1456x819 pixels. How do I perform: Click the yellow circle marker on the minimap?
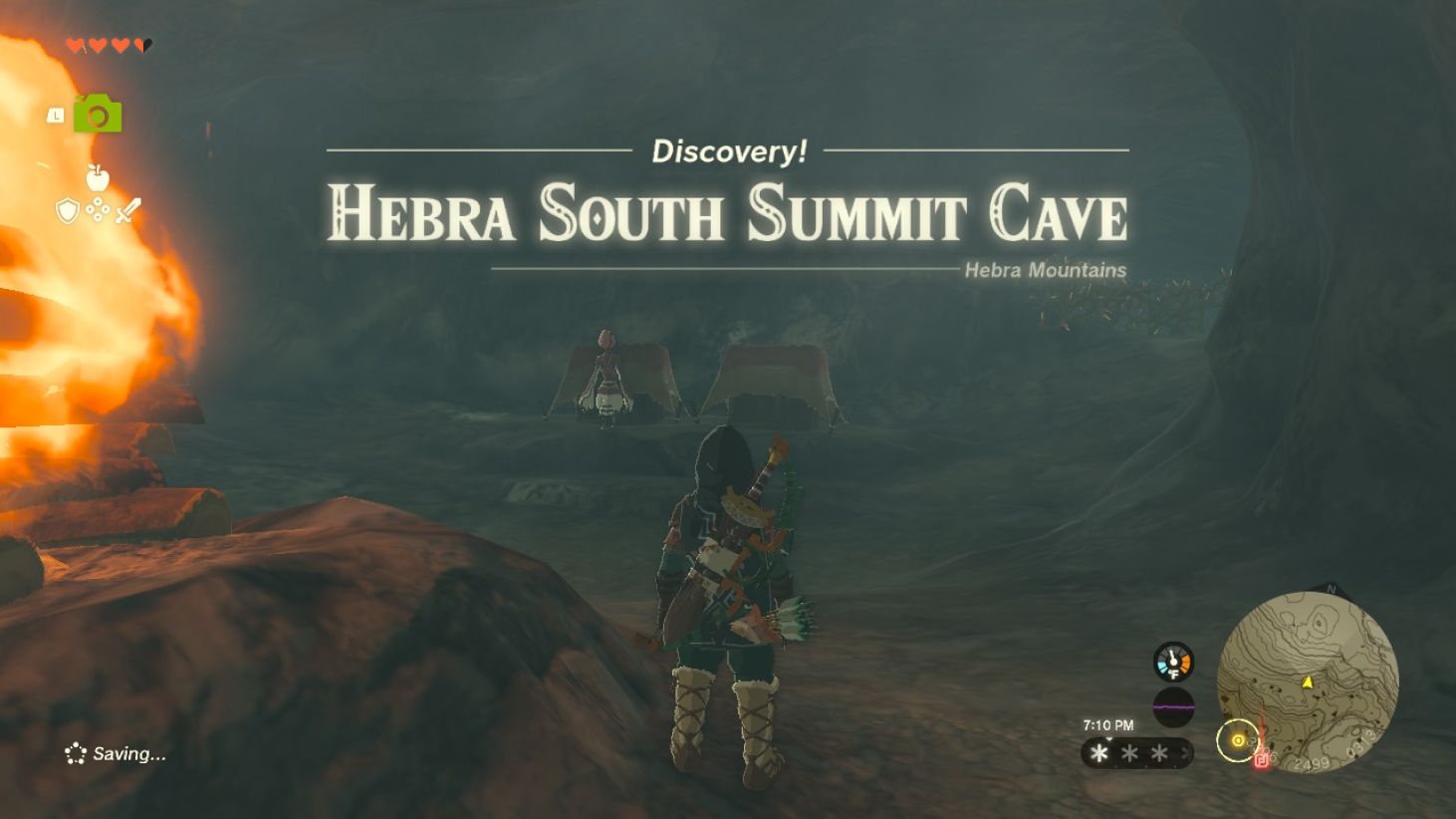(x=1237, y=742)
